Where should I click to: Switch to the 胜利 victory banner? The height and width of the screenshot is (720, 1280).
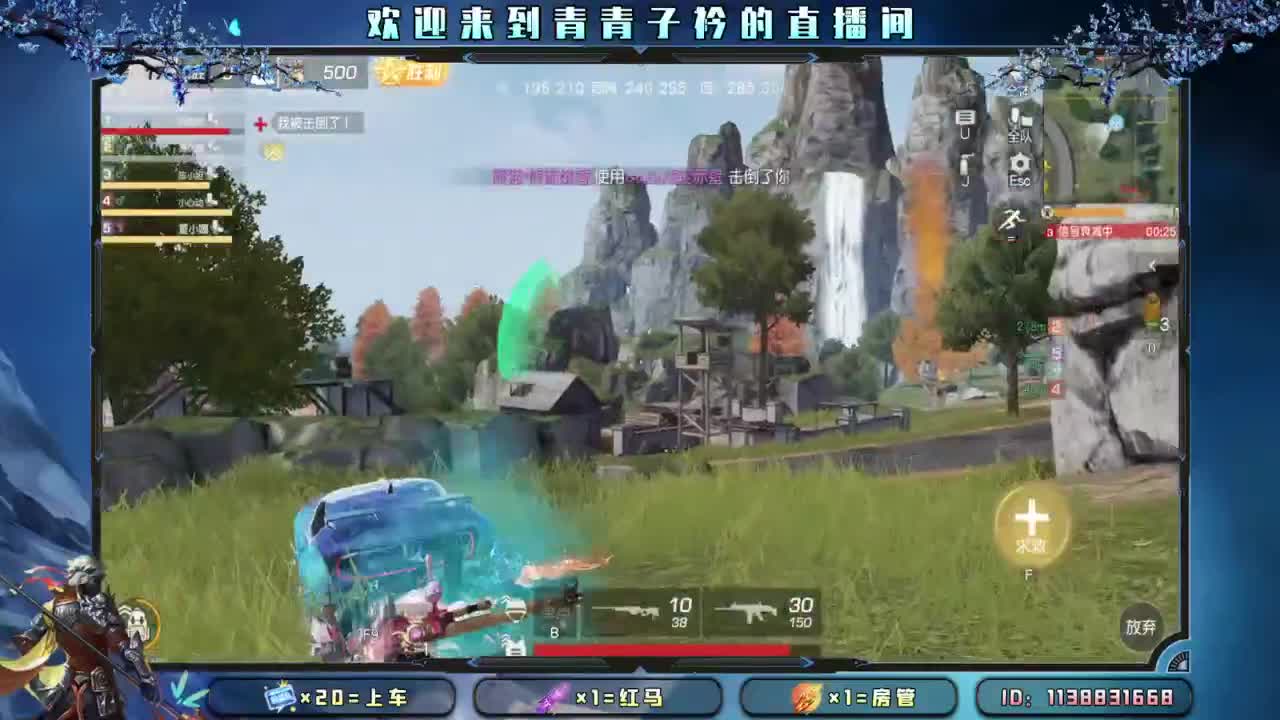(x=415, y=74)
